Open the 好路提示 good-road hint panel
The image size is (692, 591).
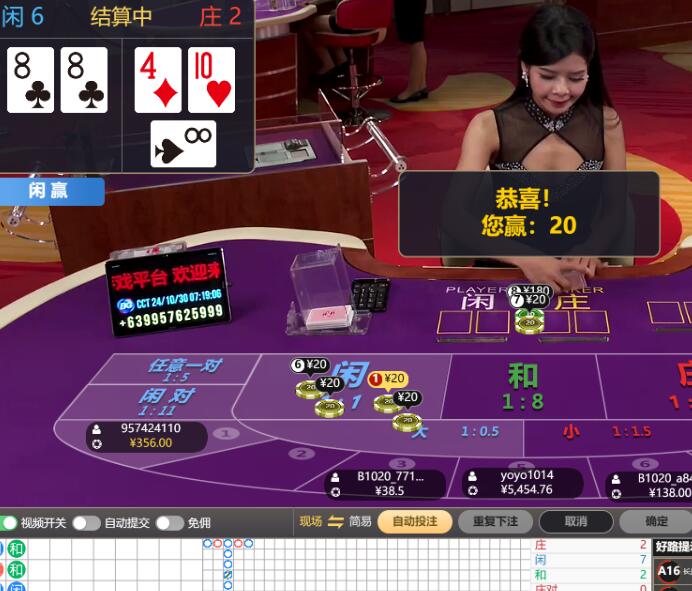click(x=671, y=546)
